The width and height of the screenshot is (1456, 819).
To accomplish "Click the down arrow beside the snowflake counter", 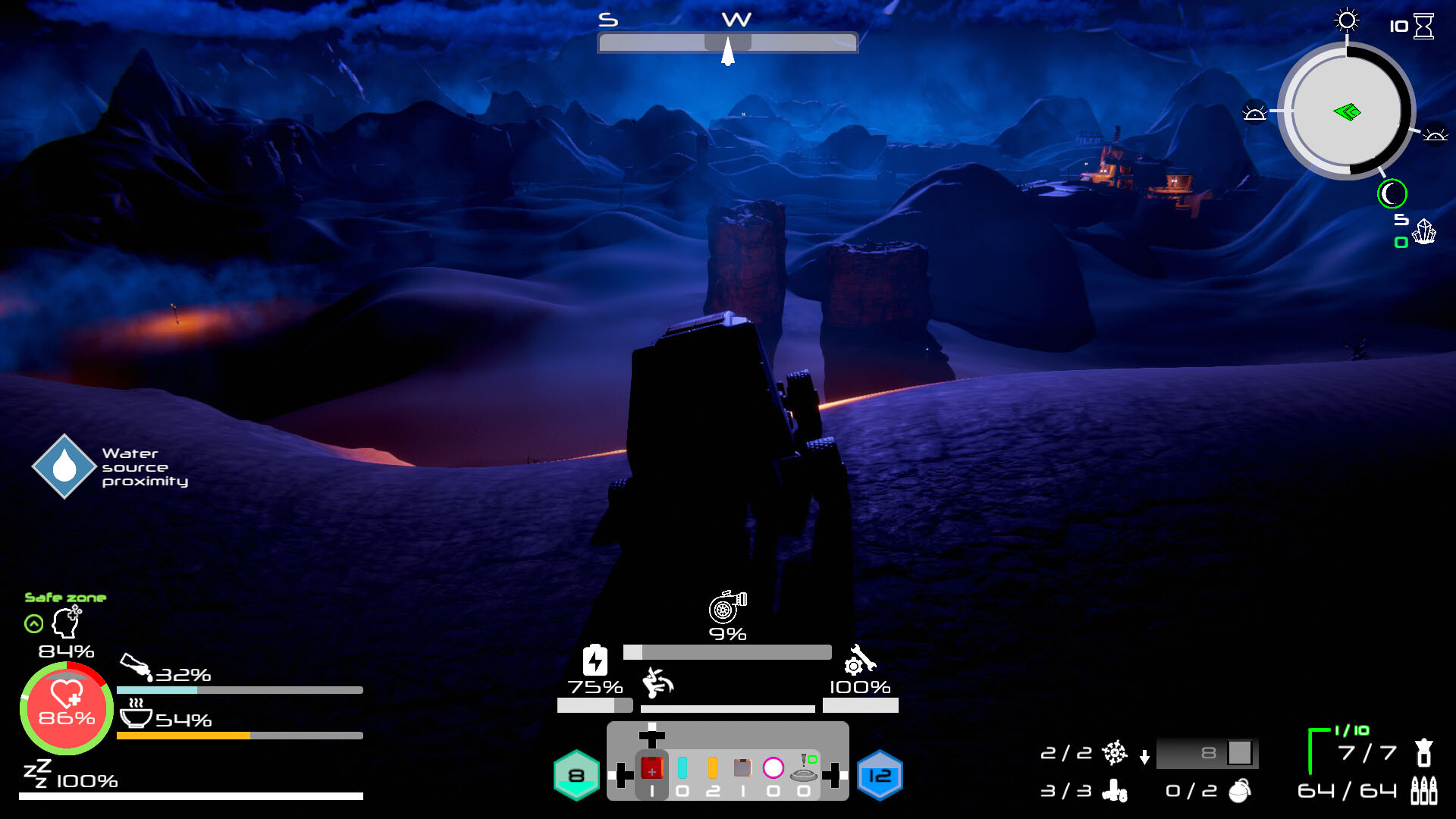I will [1144, 756].
